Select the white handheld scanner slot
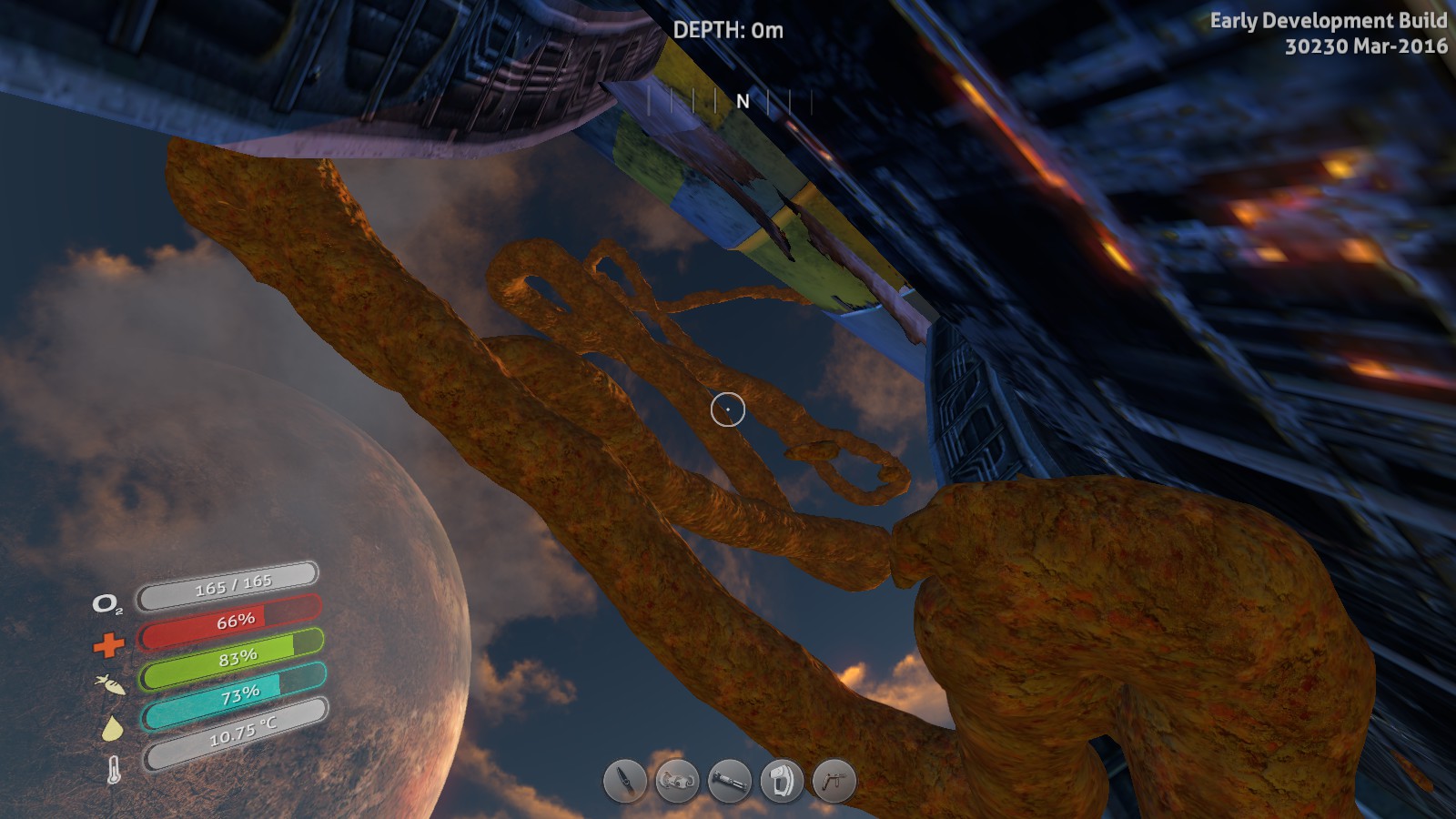Screen dimensions: 1456x819 782,781
